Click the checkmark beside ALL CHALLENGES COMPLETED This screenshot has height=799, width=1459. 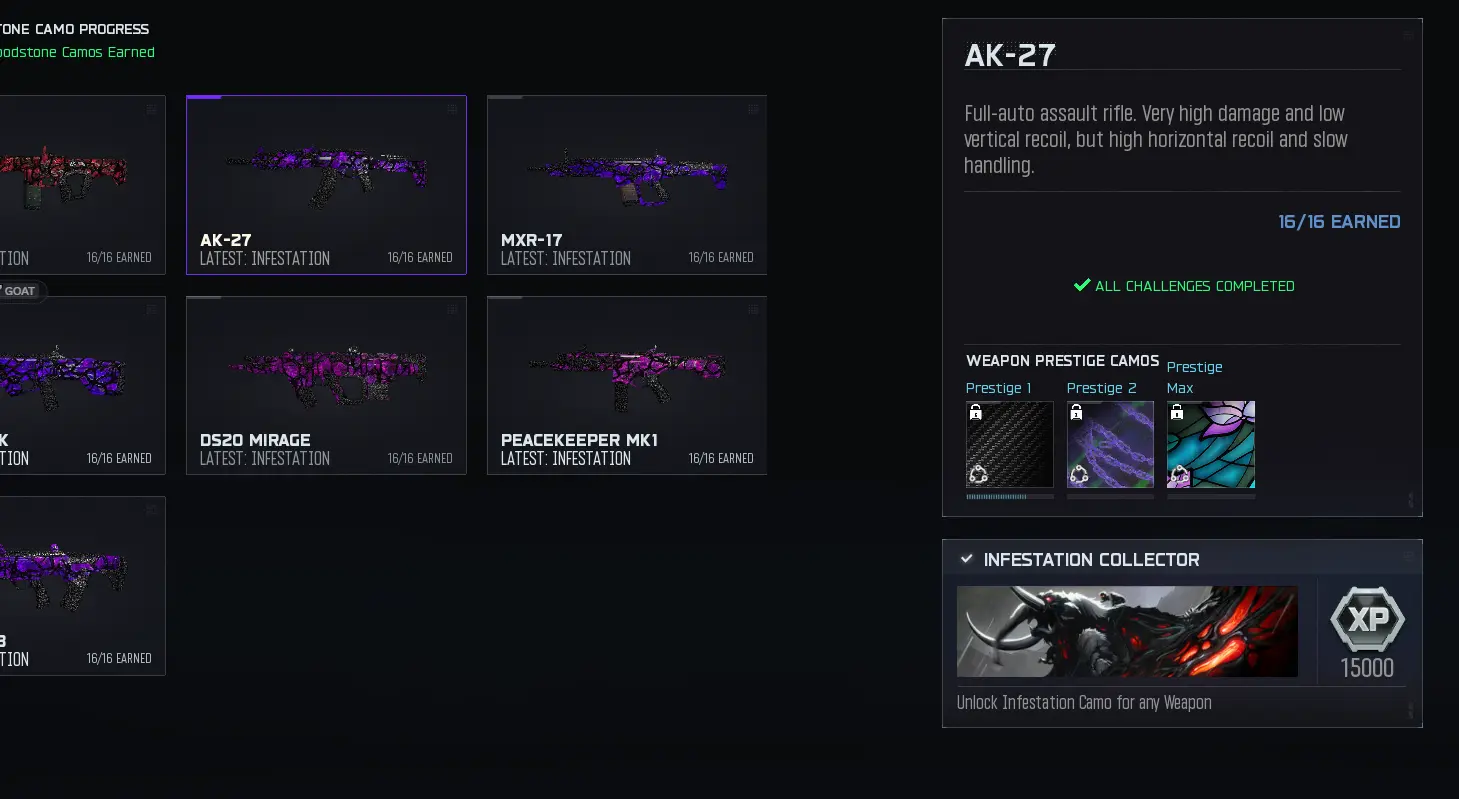point(1081,285)
